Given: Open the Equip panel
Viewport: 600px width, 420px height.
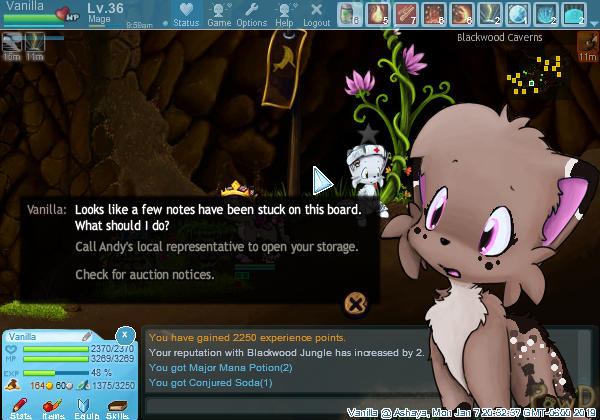Looking at the screenshot, I should [x=86, y=406].
